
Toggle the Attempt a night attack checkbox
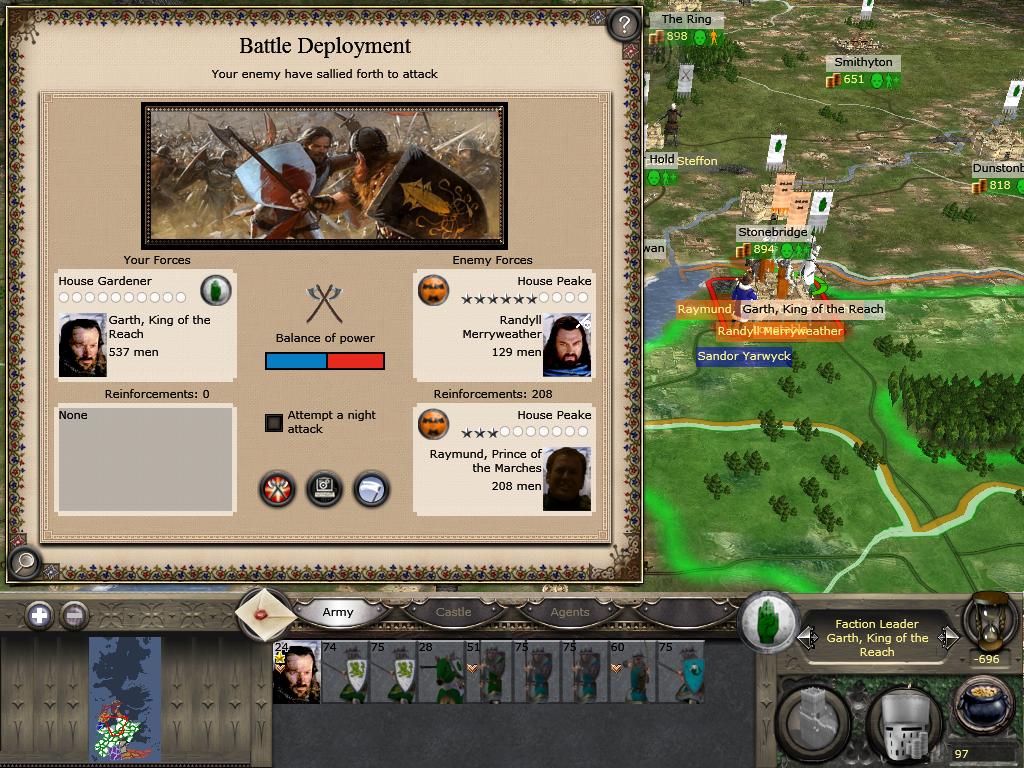tap(274, 423)
